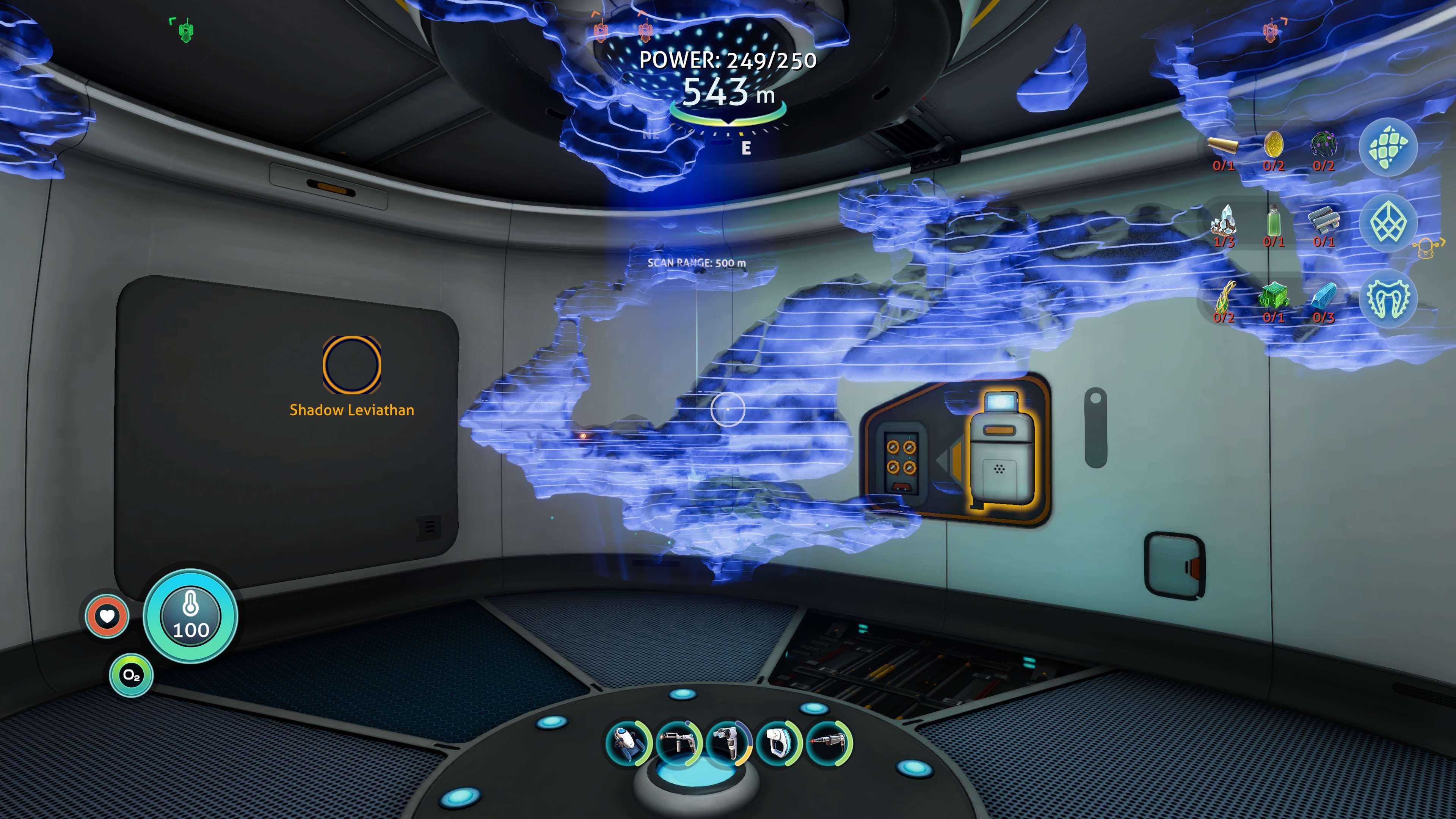Select the Seaglide in the first quick slot
Viewport: 1456px width, 819px height.
pyautogui.click(x=628, y=744)
